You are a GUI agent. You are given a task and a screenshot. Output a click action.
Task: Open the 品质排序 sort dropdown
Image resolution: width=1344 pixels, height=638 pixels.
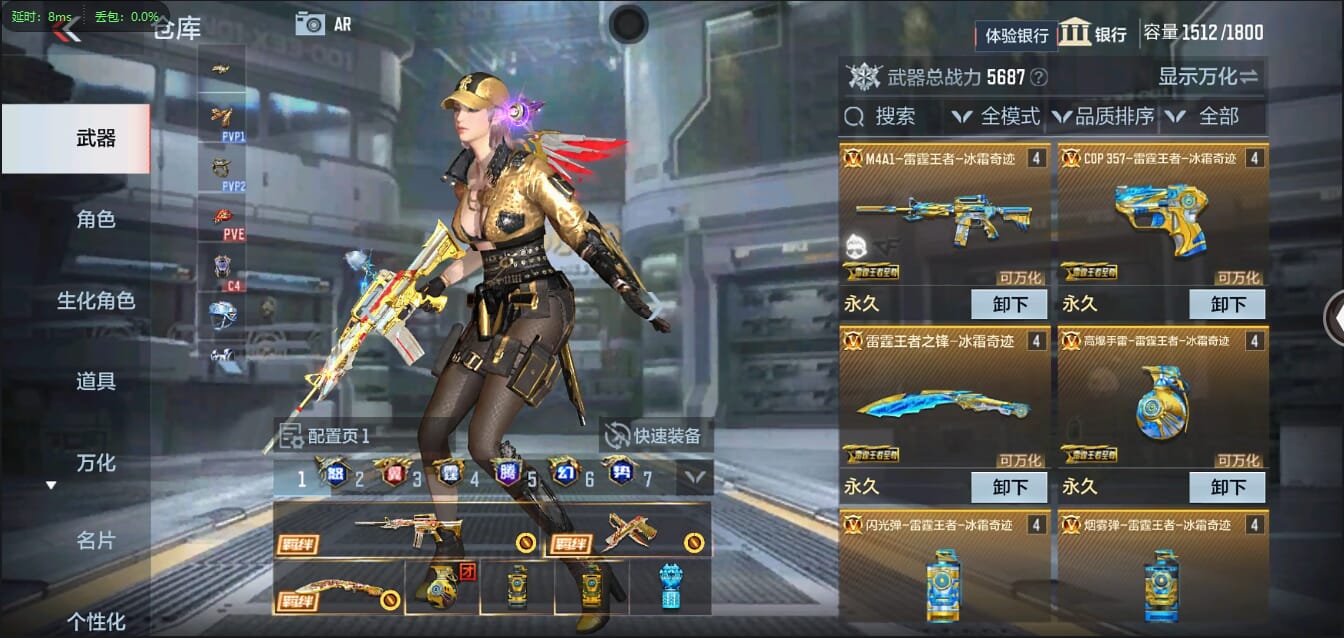[x=1103, y=117]
